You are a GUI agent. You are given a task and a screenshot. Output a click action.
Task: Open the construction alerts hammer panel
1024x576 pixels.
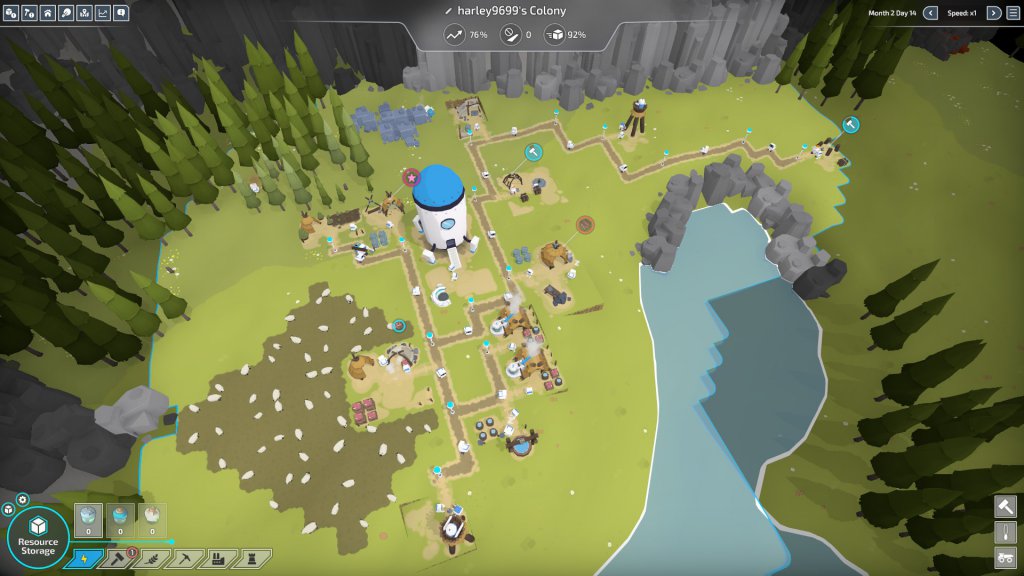pyautogui.click(x=30, y=13)
